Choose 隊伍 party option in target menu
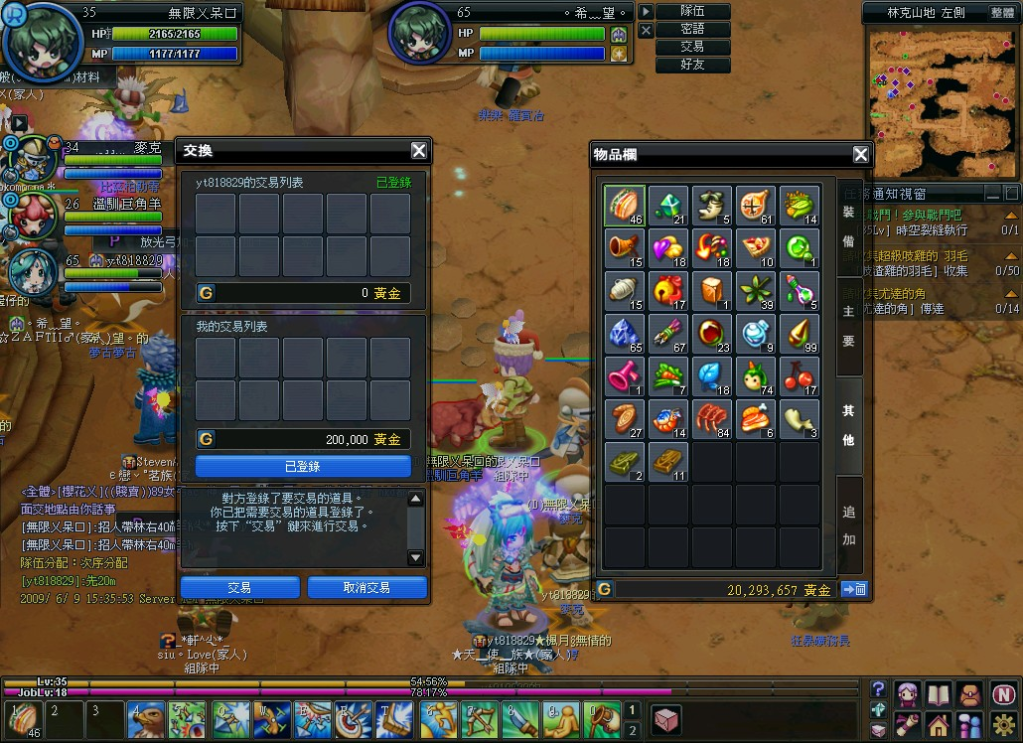Viewport: 1023px width, 743px height. pos(692,11)
